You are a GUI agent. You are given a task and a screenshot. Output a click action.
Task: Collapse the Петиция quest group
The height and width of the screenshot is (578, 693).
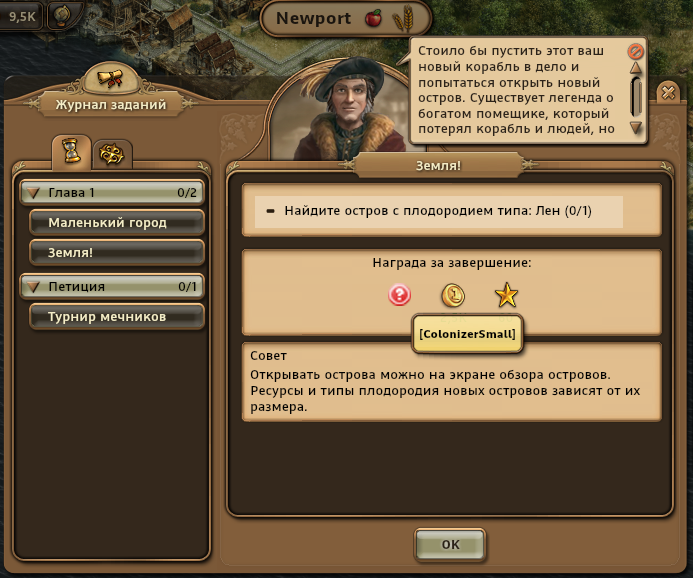click(33, 287)
